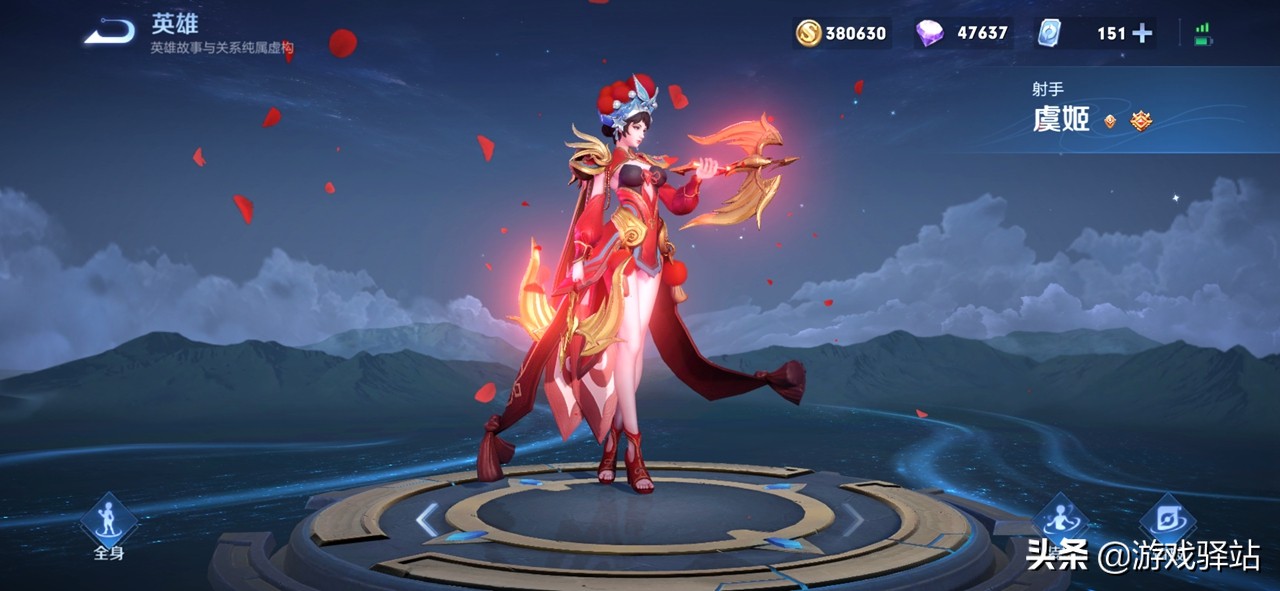The width and height of the screenshot is (1280, 591).
Task: Tap the blue coupon card icon
Action: [1049, 33]
